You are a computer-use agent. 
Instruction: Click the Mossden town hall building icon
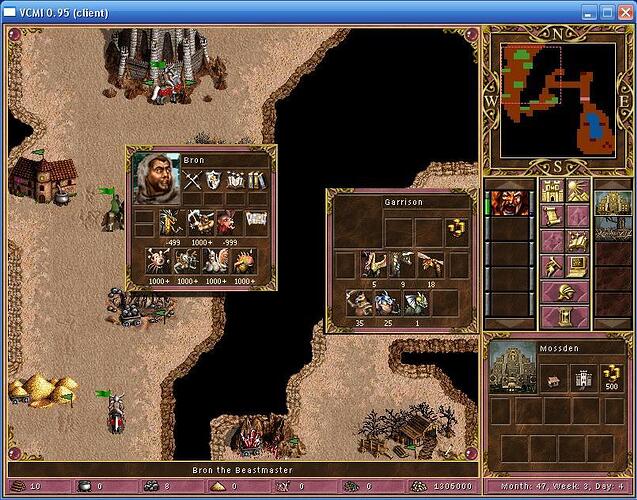tap(551, 378)
